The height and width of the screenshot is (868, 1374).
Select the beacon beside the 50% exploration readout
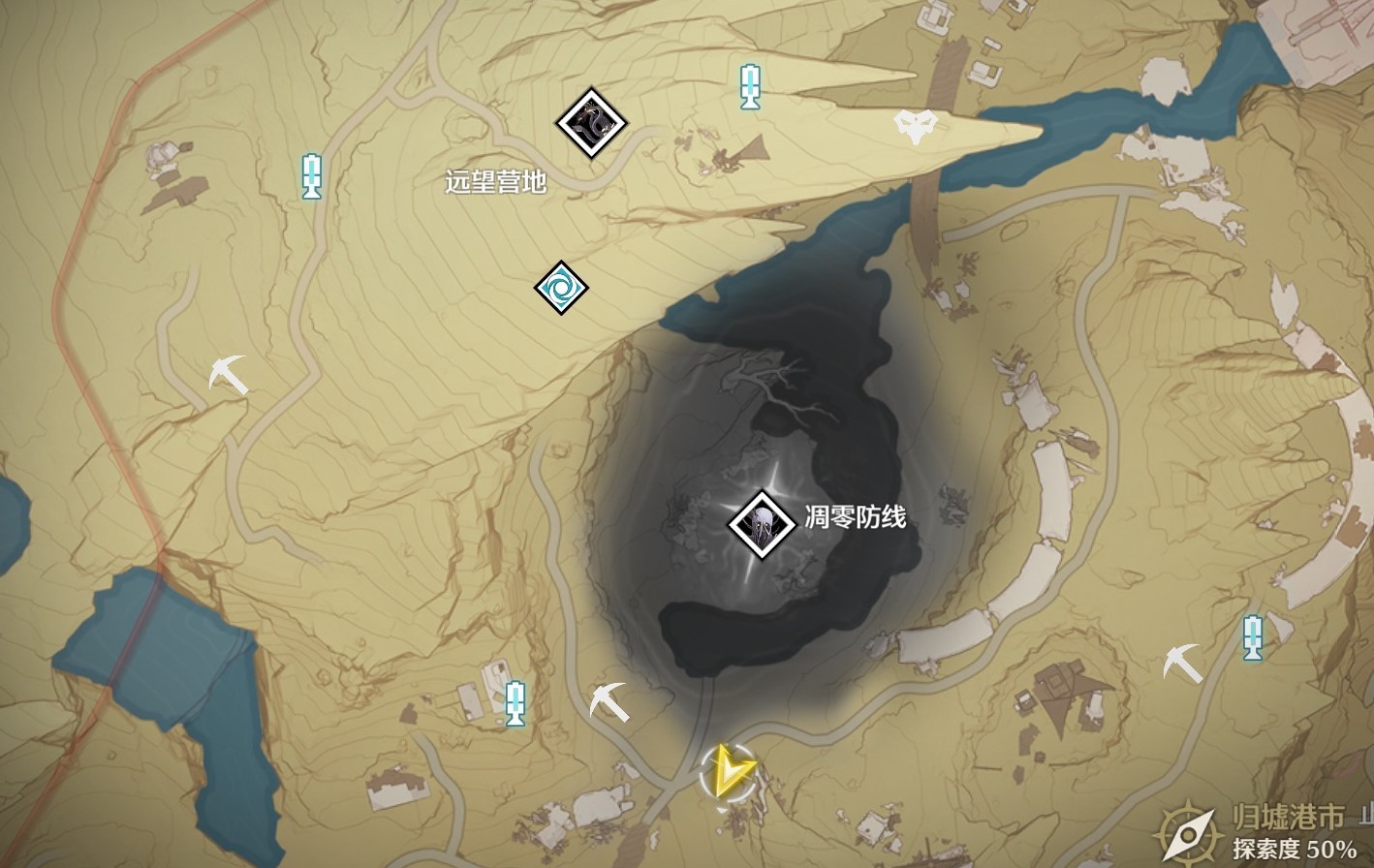(1253, 637)
